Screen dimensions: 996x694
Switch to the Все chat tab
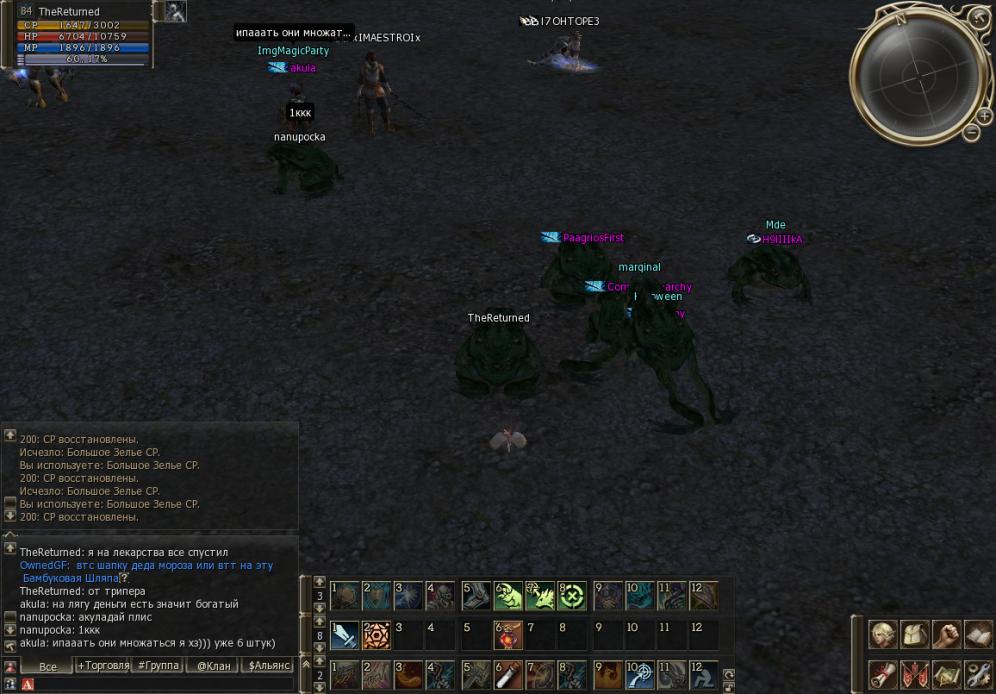click(47, 666)
